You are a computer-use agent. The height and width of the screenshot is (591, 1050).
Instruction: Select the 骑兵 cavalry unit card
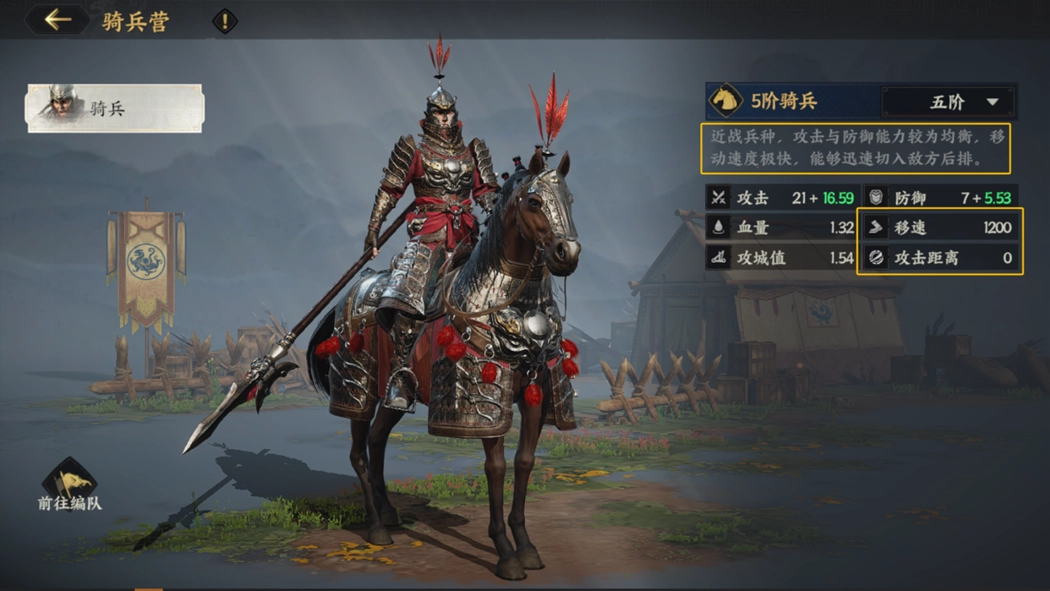(x=114, y=108)
